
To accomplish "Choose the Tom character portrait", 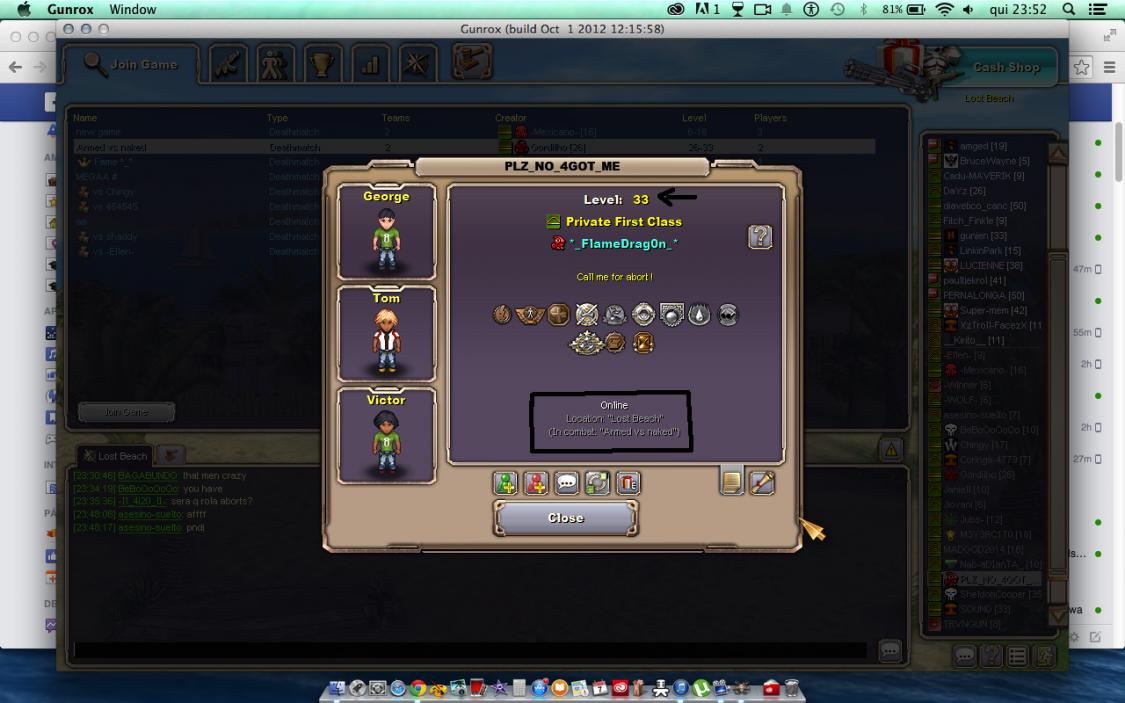I will [x=386, y=333].
